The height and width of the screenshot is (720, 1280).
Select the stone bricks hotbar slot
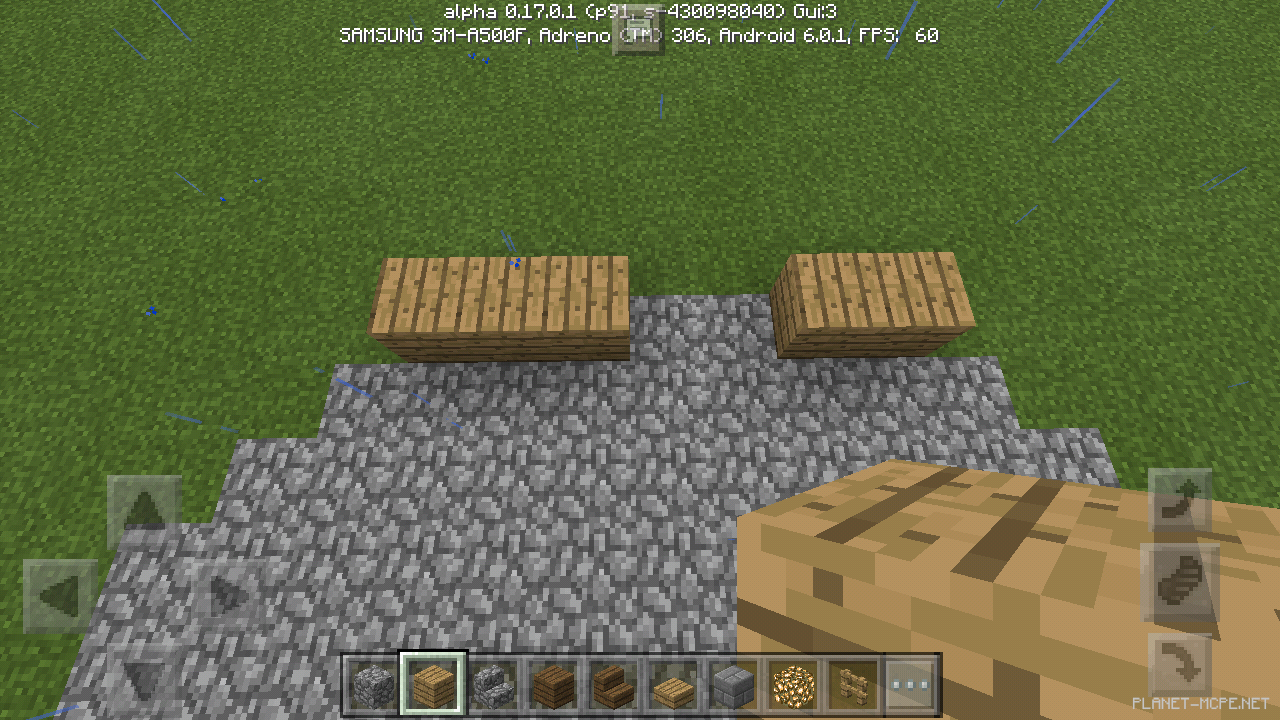[x=732, y=684]
